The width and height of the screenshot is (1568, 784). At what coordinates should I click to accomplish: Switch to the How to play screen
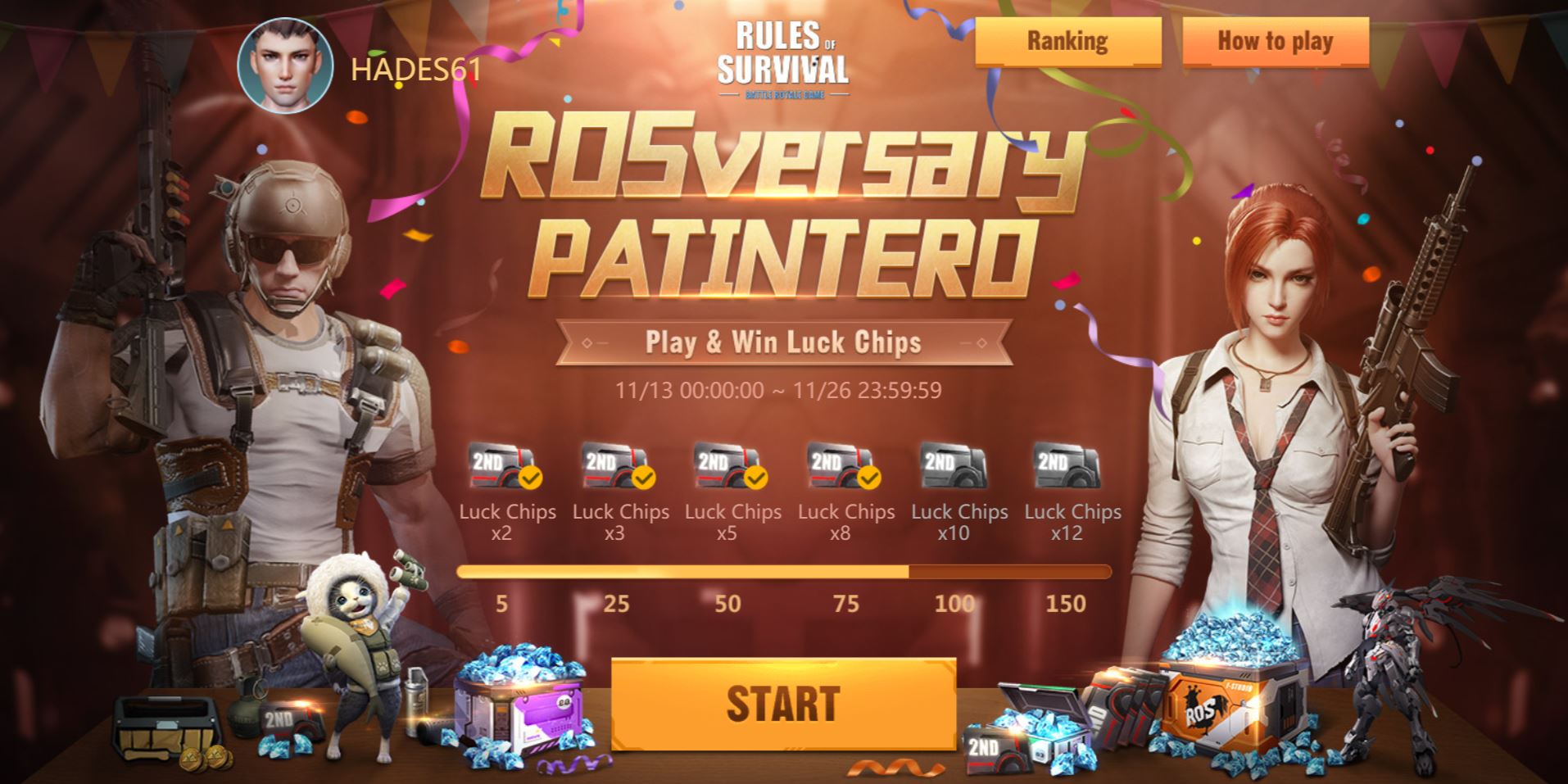point(1275,41)
